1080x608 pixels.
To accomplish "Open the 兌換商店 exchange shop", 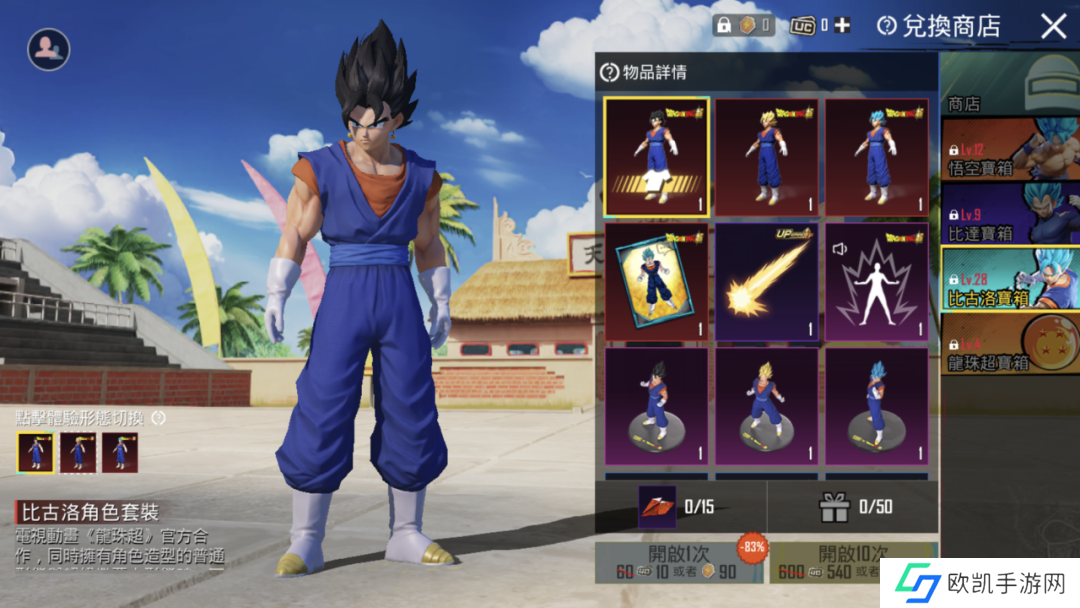I will (x=939, y=26).
